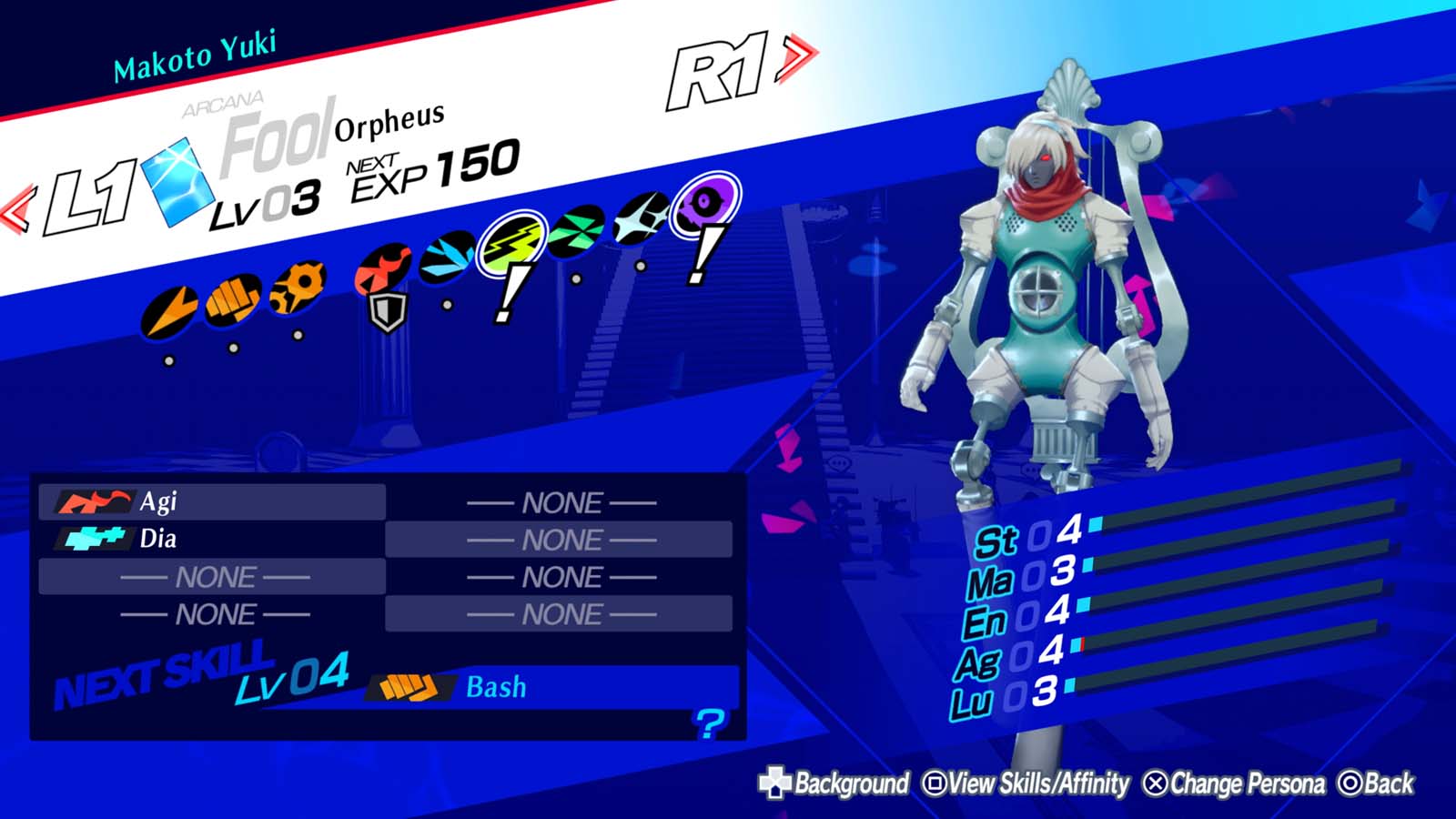Click the Fool arcana card

click(178, 182)
